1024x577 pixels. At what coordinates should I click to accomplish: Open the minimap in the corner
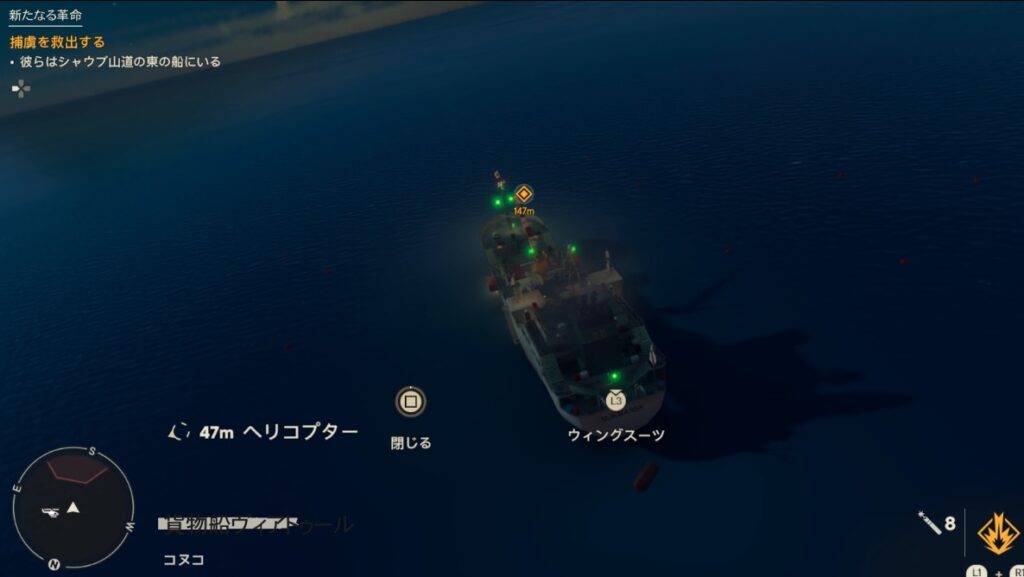[72, 508]
